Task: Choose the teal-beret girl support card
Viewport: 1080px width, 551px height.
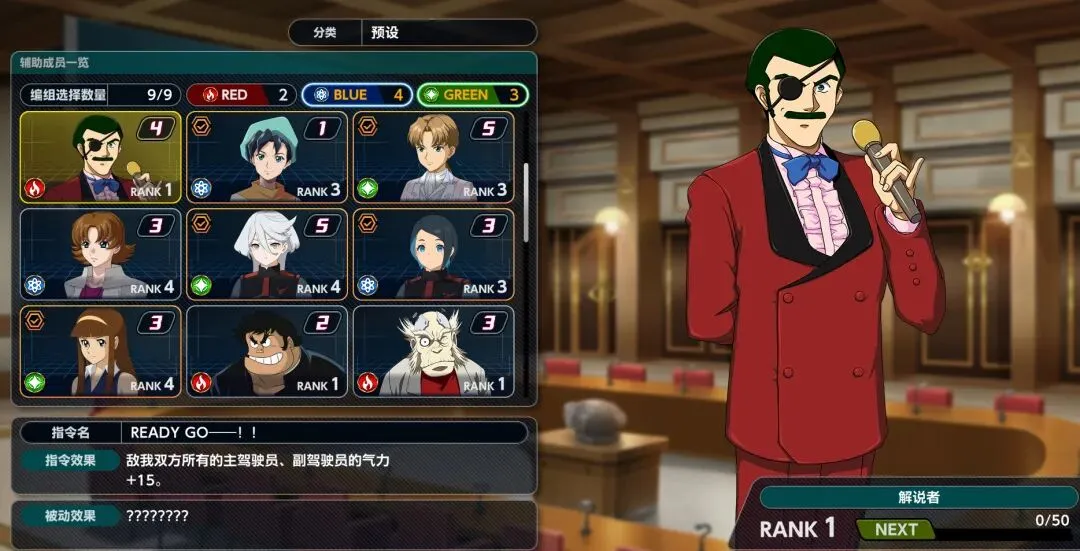Action: point(267,157)
